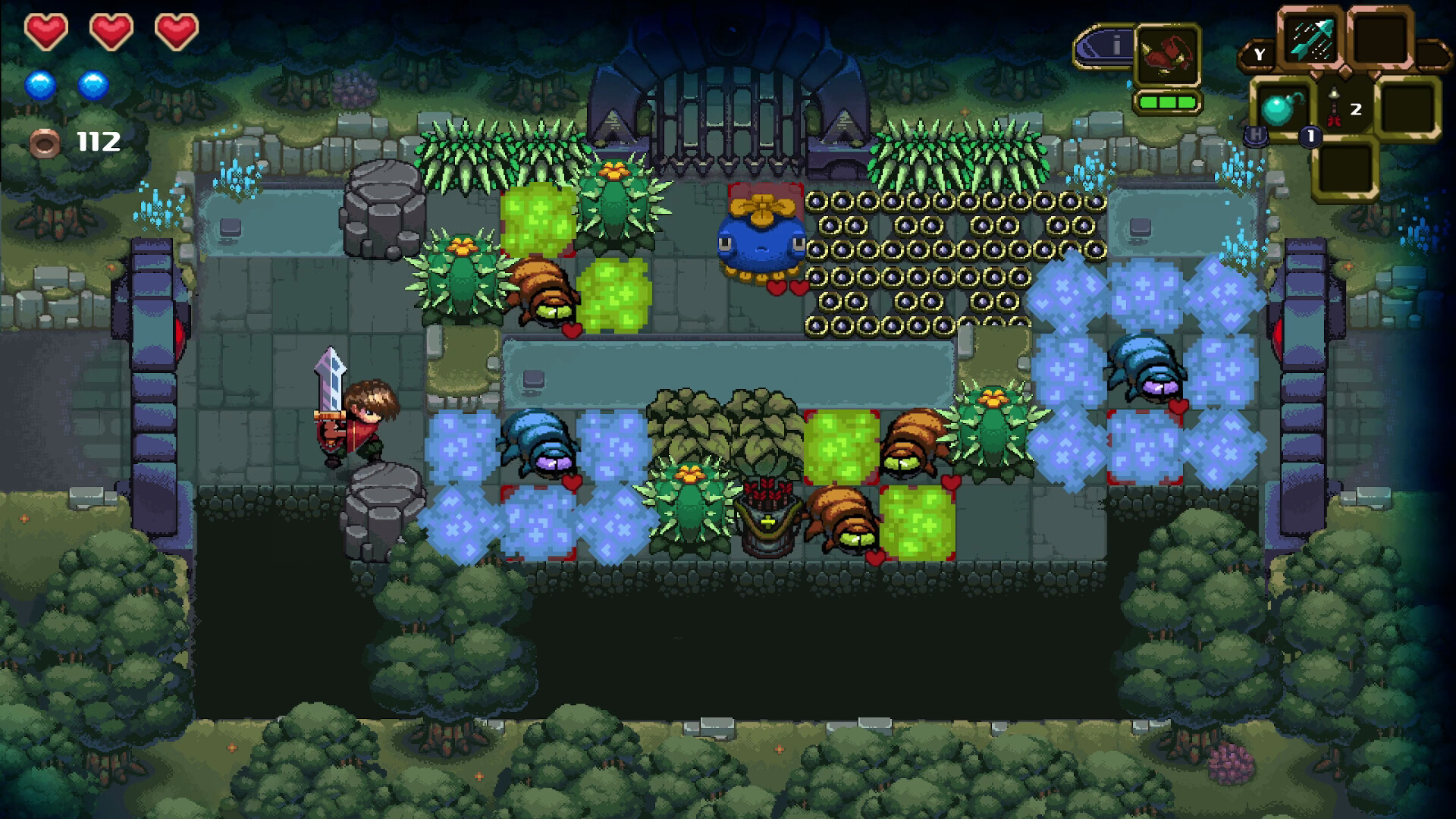Open the info panel marked i

pyautogui.click(x=1116, y=46)
